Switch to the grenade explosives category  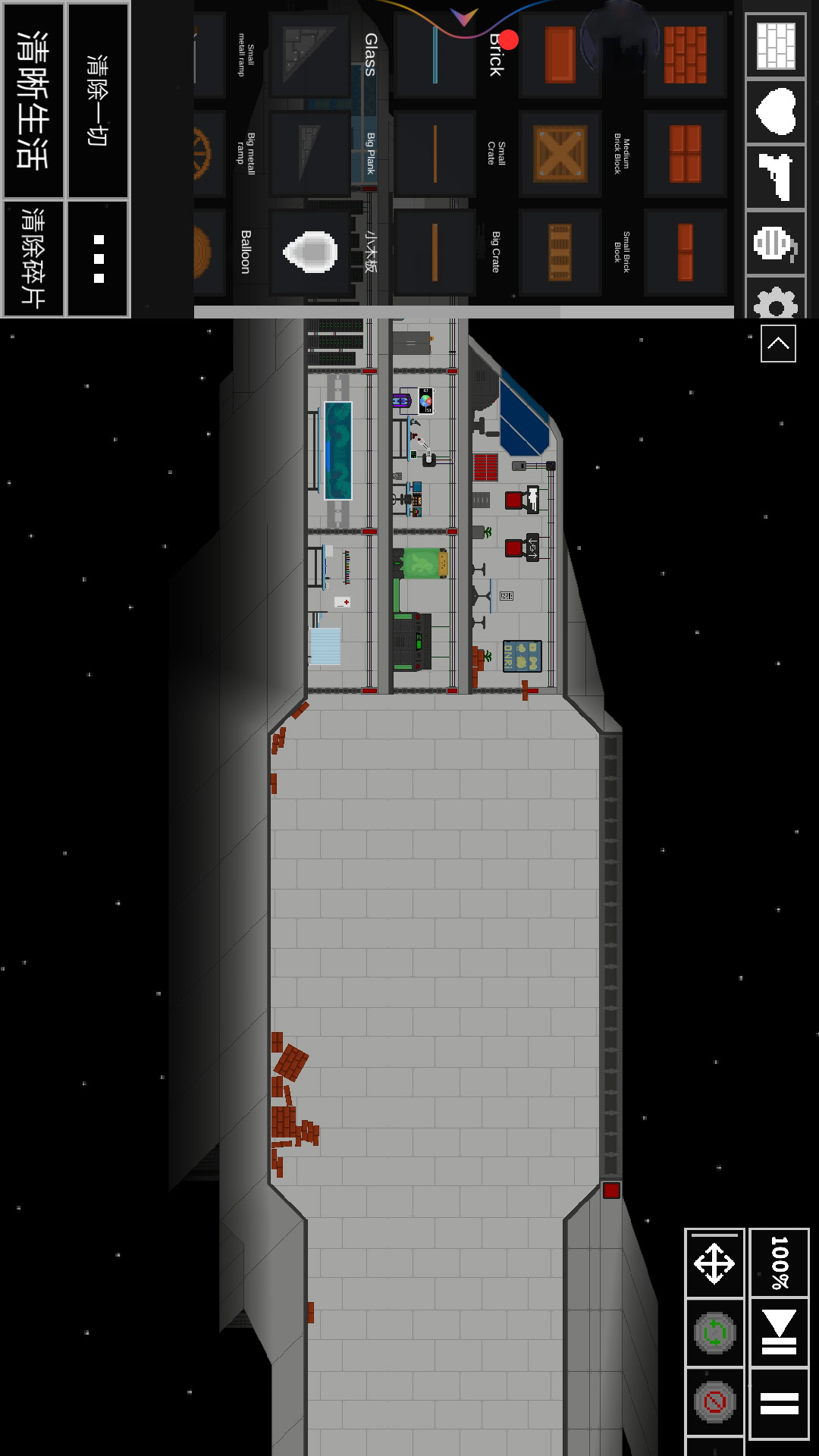776,243
